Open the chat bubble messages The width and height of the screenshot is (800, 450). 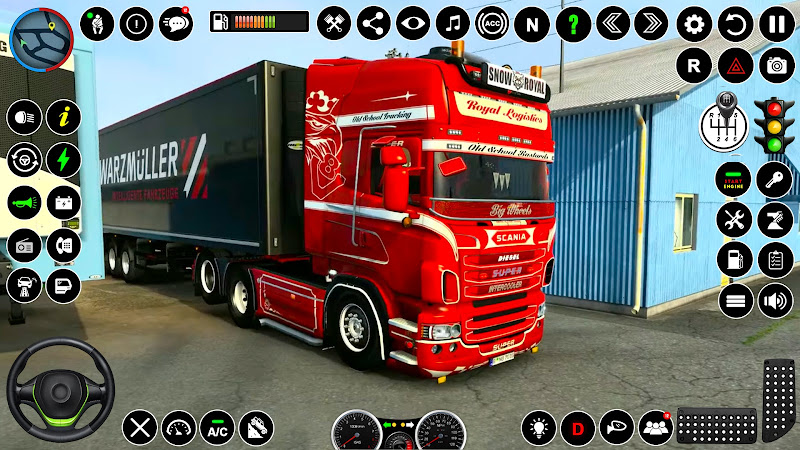click(176, 23)
